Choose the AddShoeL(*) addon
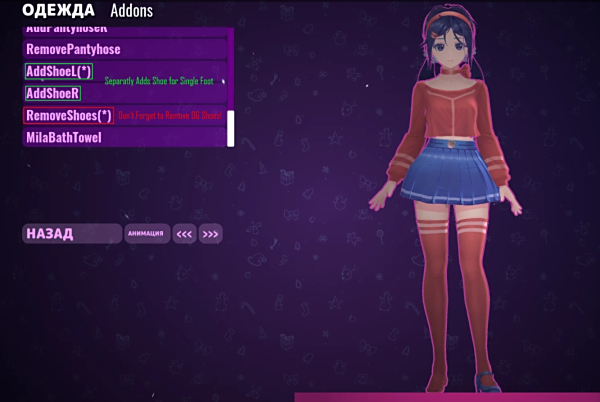 (x=59, y=71)
